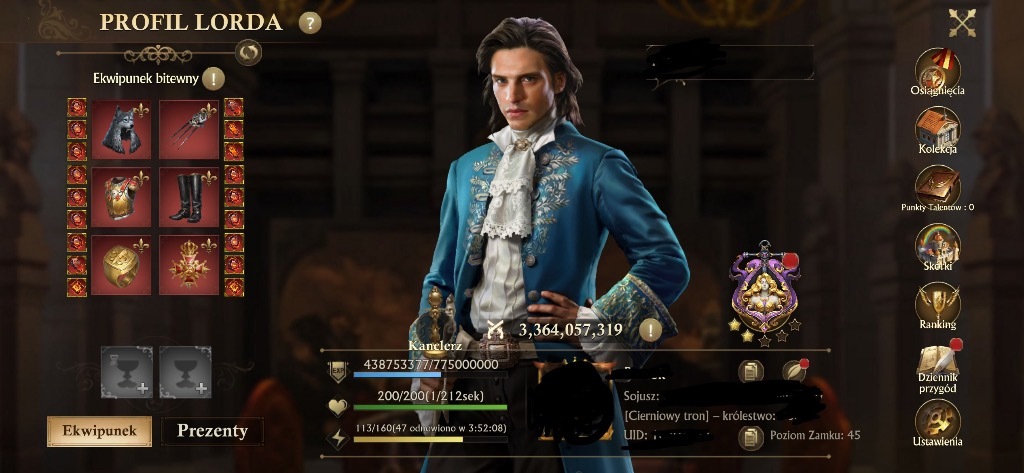Viewport: 1024px width, 473px height.
Task: Select the golden chest armor slot
Action: click(121, 196)
